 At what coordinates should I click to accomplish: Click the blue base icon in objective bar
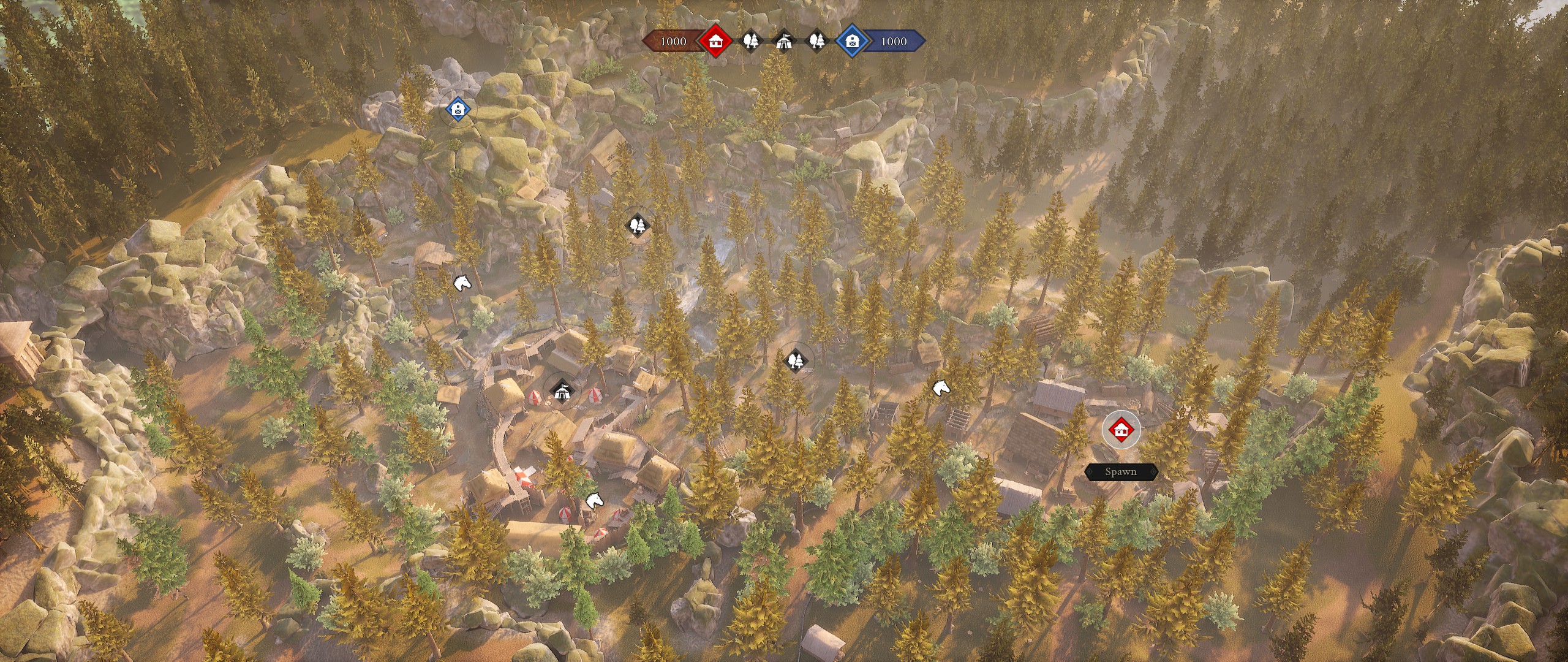tap(852, 41)
